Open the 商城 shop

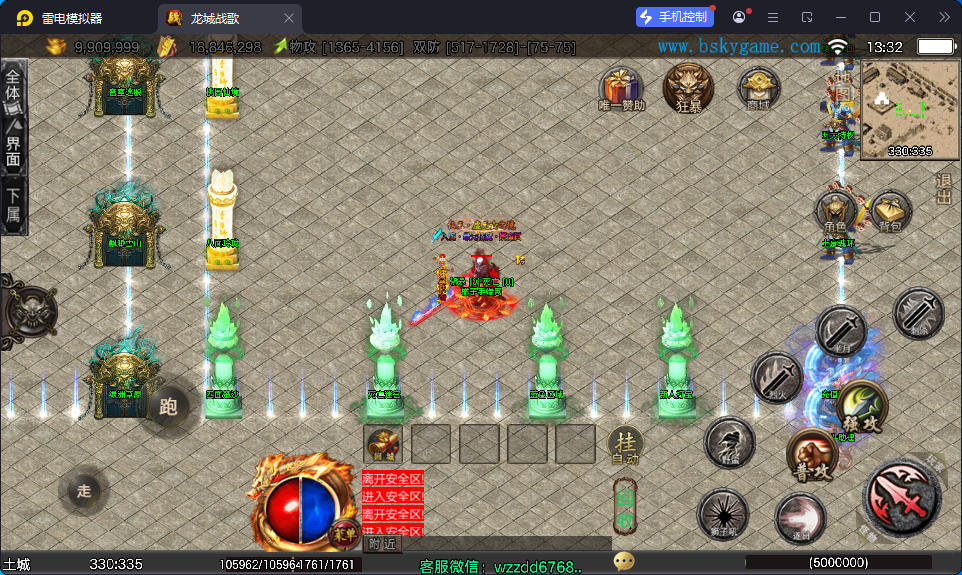click(x=758, y=87)
